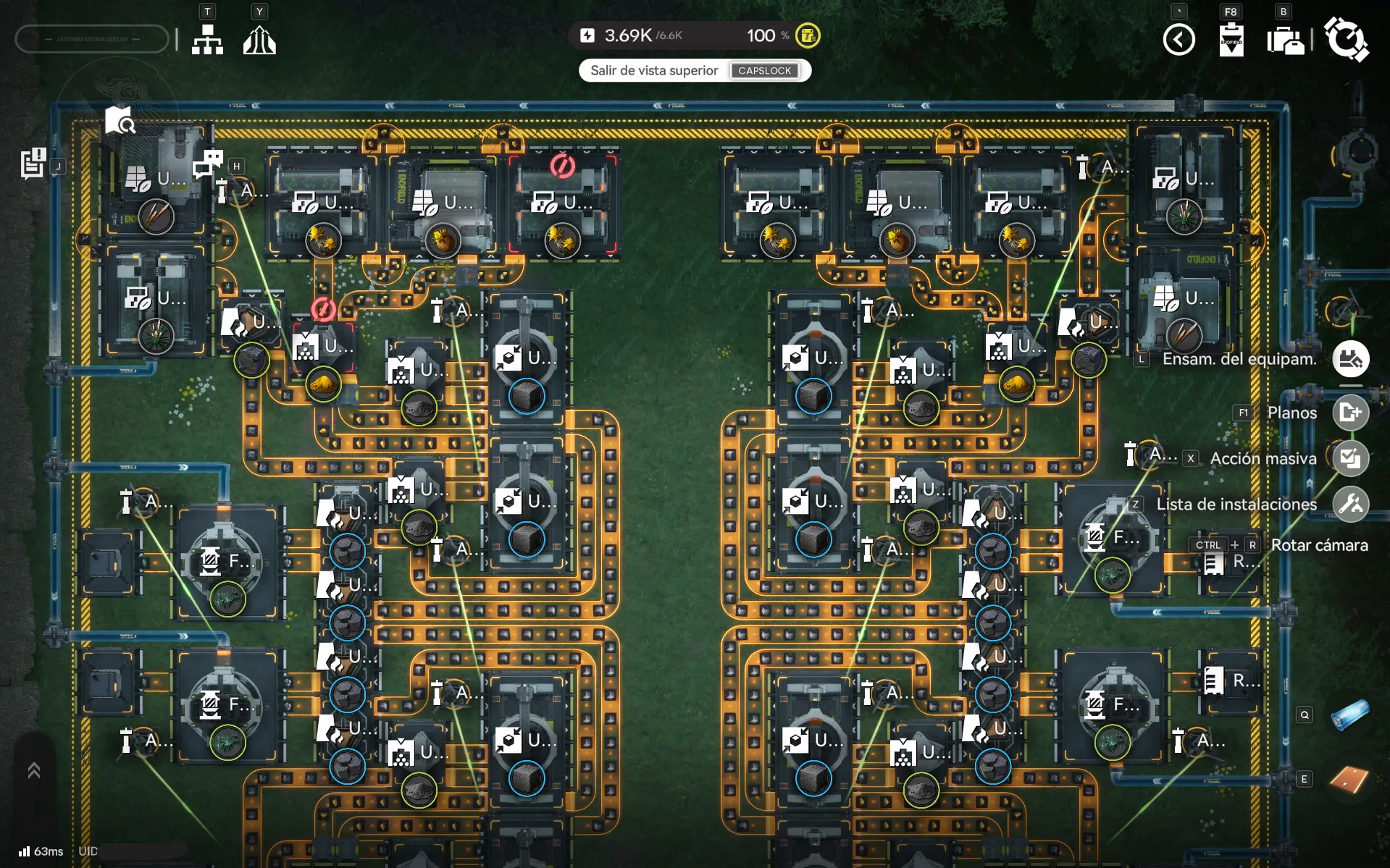This screenshot has height=868, width=1390.
Task: Click the map search icon
Action: [x=120, y=121]
